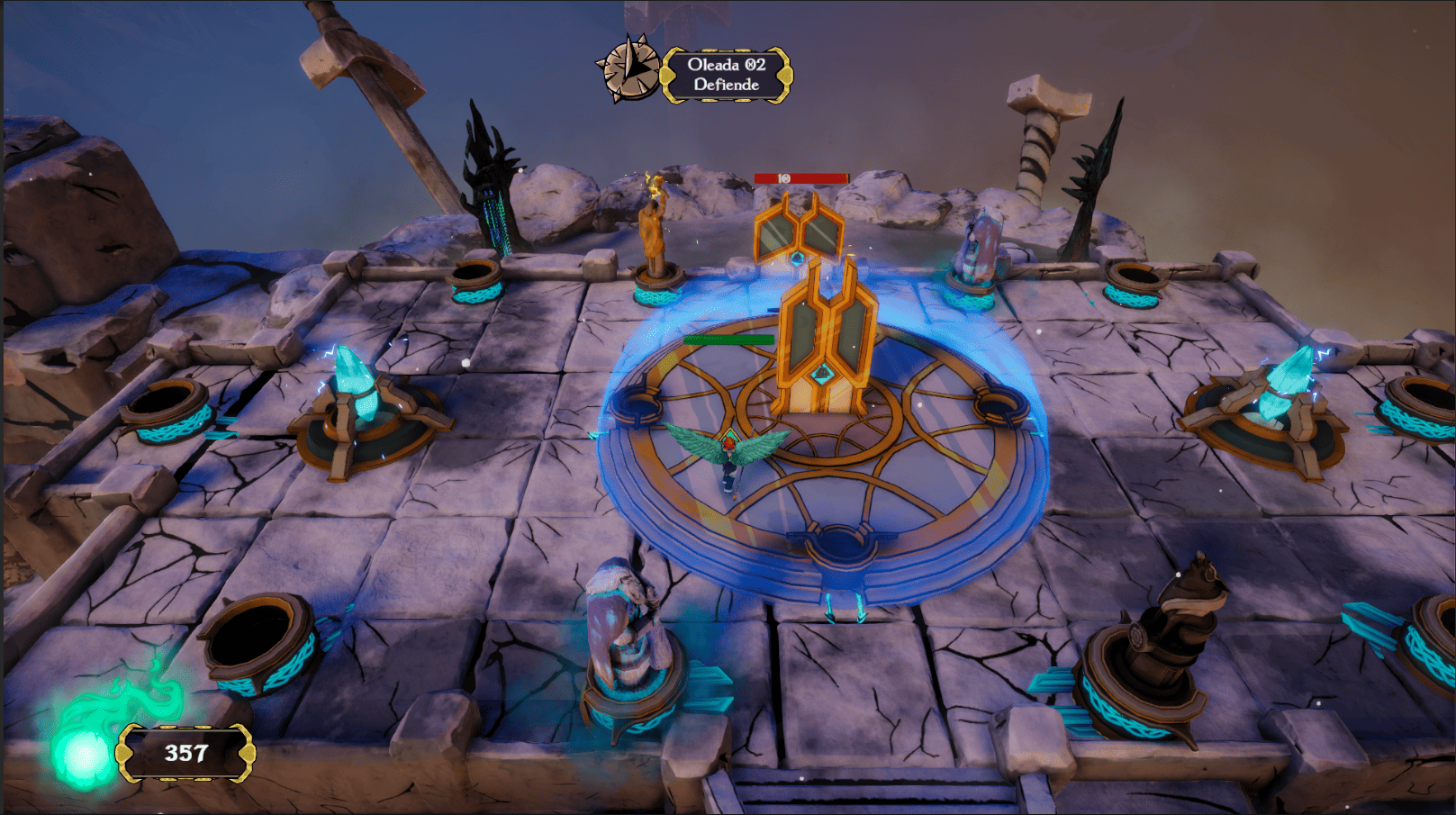The height and width of the screenshot is (815, 1456).
Task: Click the Oleada 02 Defiende wave banner
Action: 726,75
